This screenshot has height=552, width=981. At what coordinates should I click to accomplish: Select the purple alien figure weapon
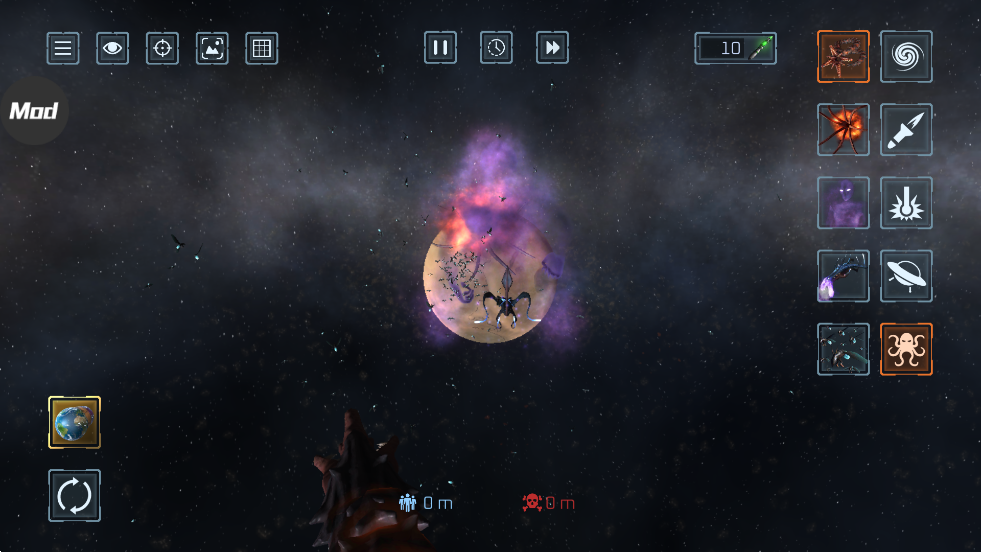tap(843, 203)
